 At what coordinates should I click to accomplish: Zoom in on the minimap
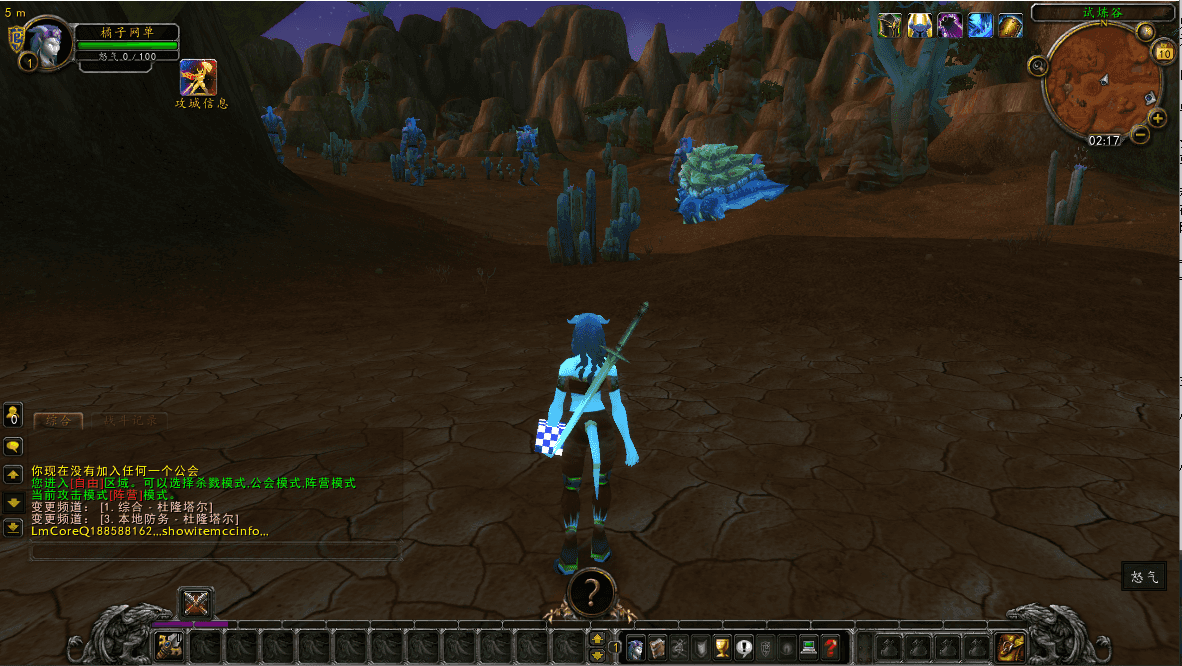(1158, 118)
